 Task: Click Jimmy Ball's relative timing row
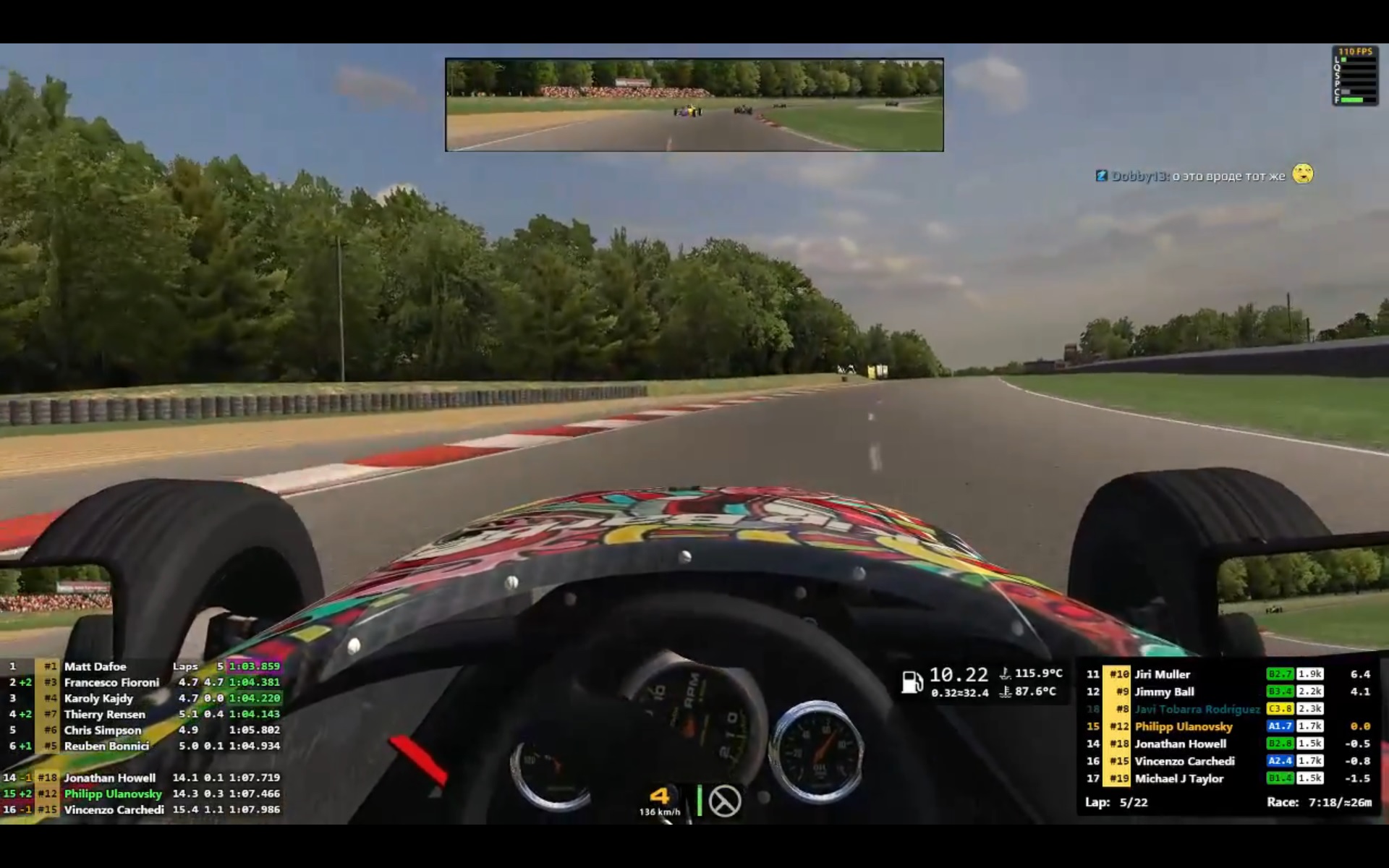[1164, 692]
